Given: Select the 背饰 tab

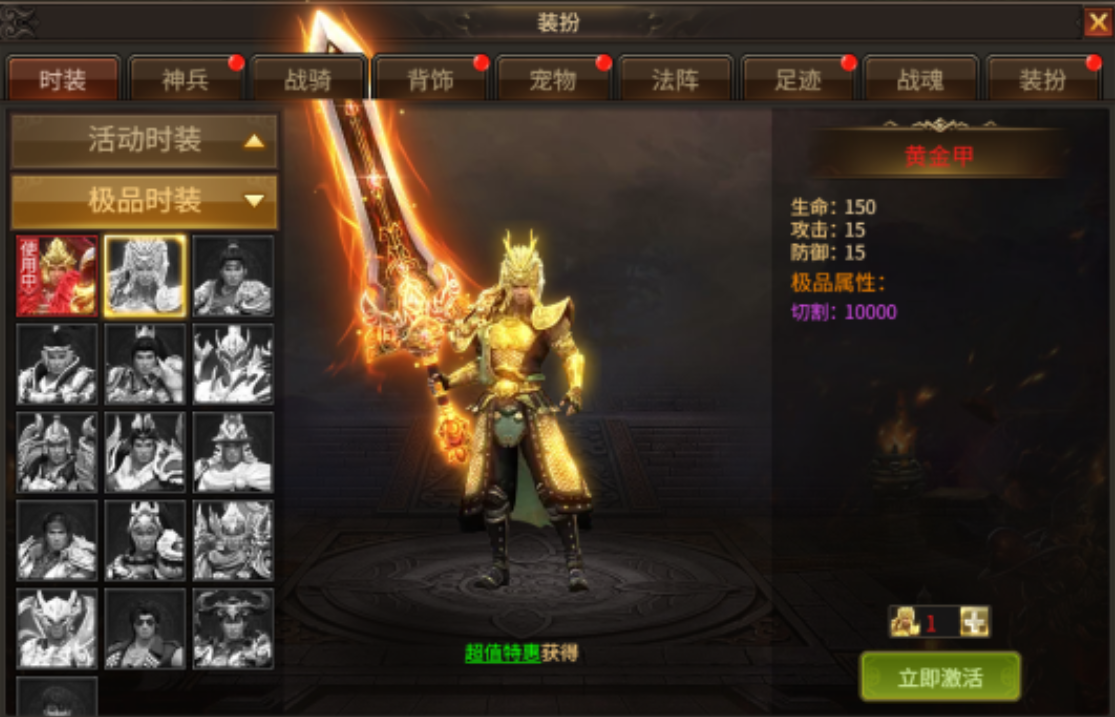Looking at the screenshot, I should pos(430,80).
